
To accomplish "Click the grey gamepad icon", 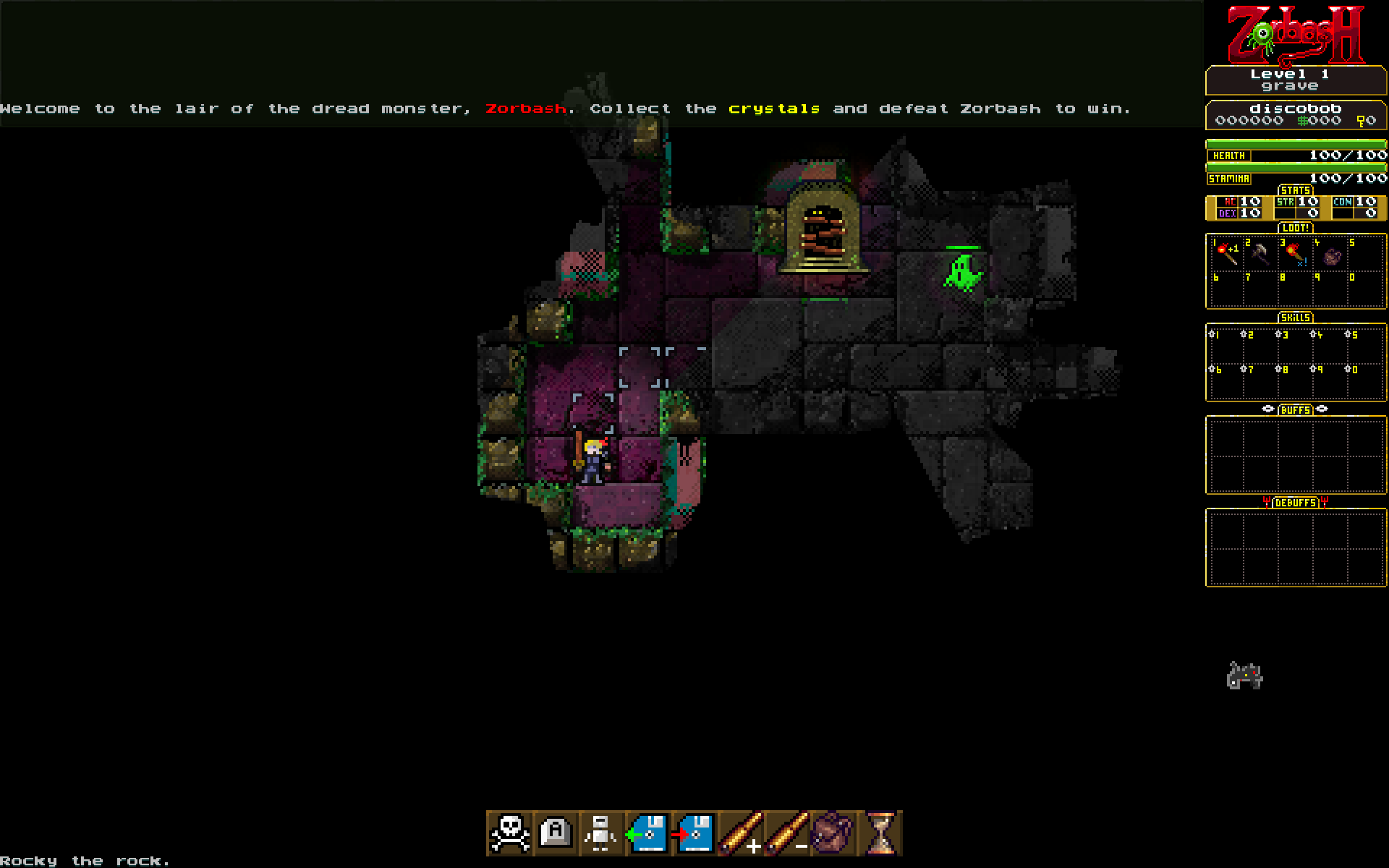I will coord(1244,676).
